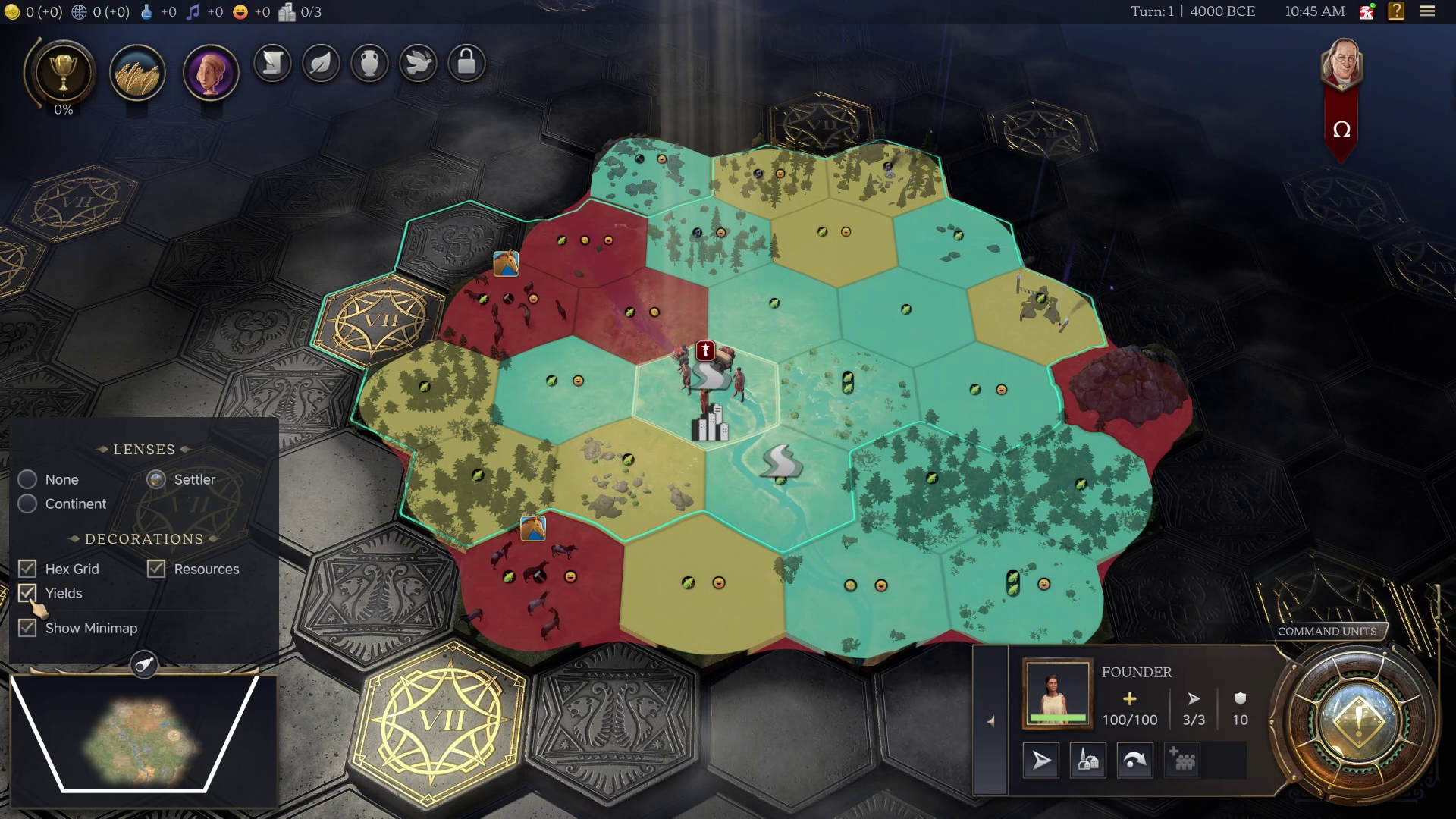
Task: Select the Founder's found settlement action
Action: pos(1088,760)
